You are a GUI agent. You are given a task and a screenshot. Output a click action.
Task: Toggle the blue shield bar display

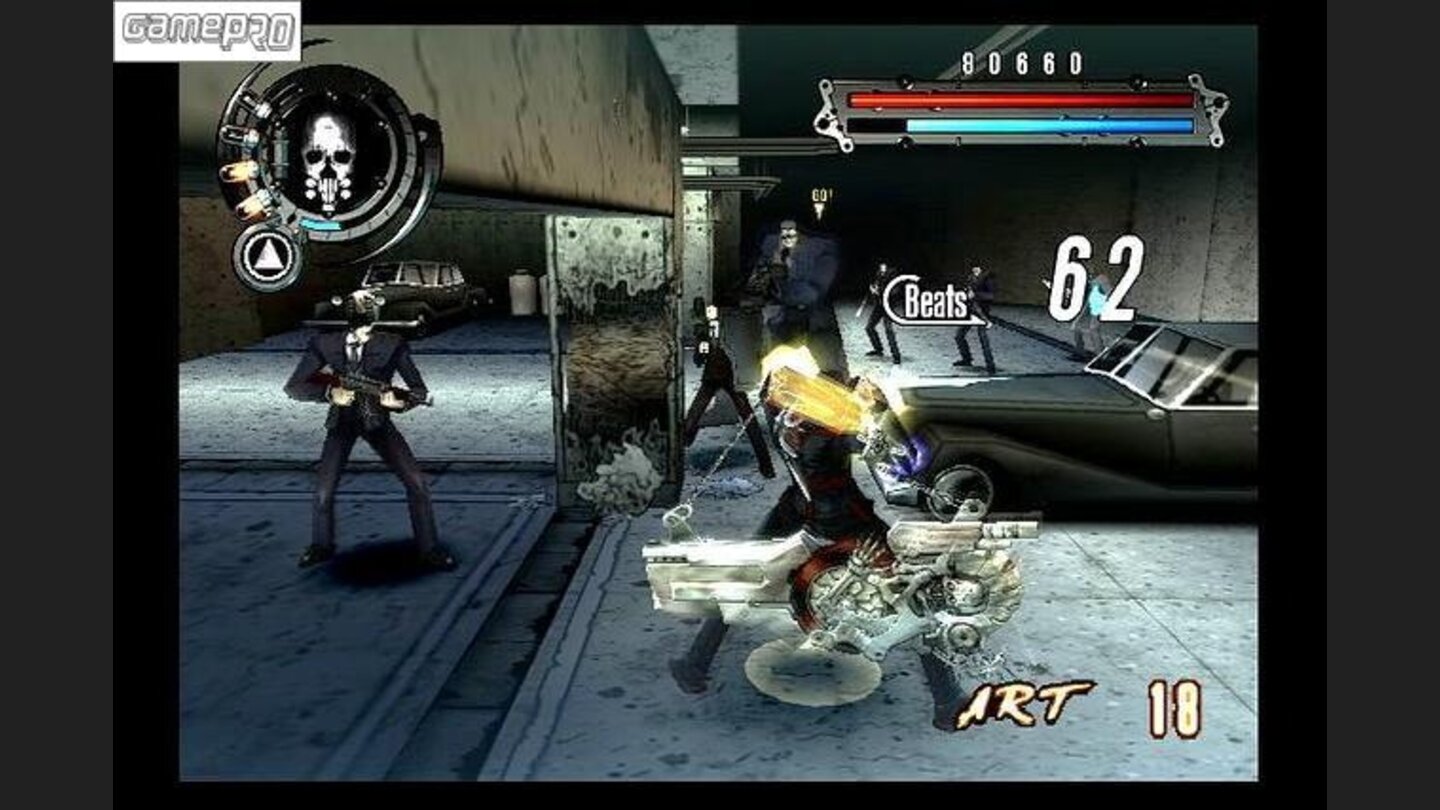click(1050, 124)
